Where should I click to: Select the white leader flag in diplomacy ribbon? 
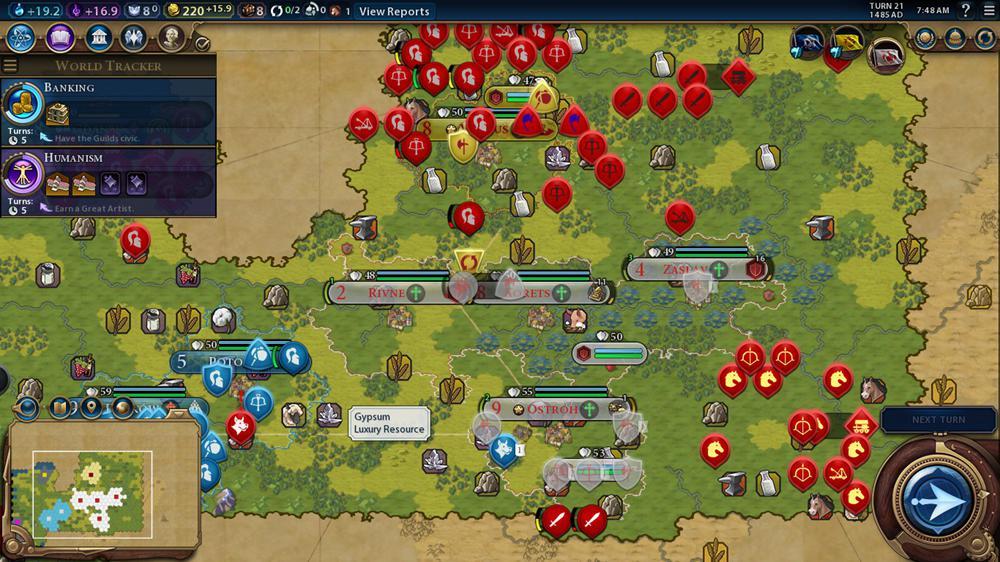[x=885, y=54]
